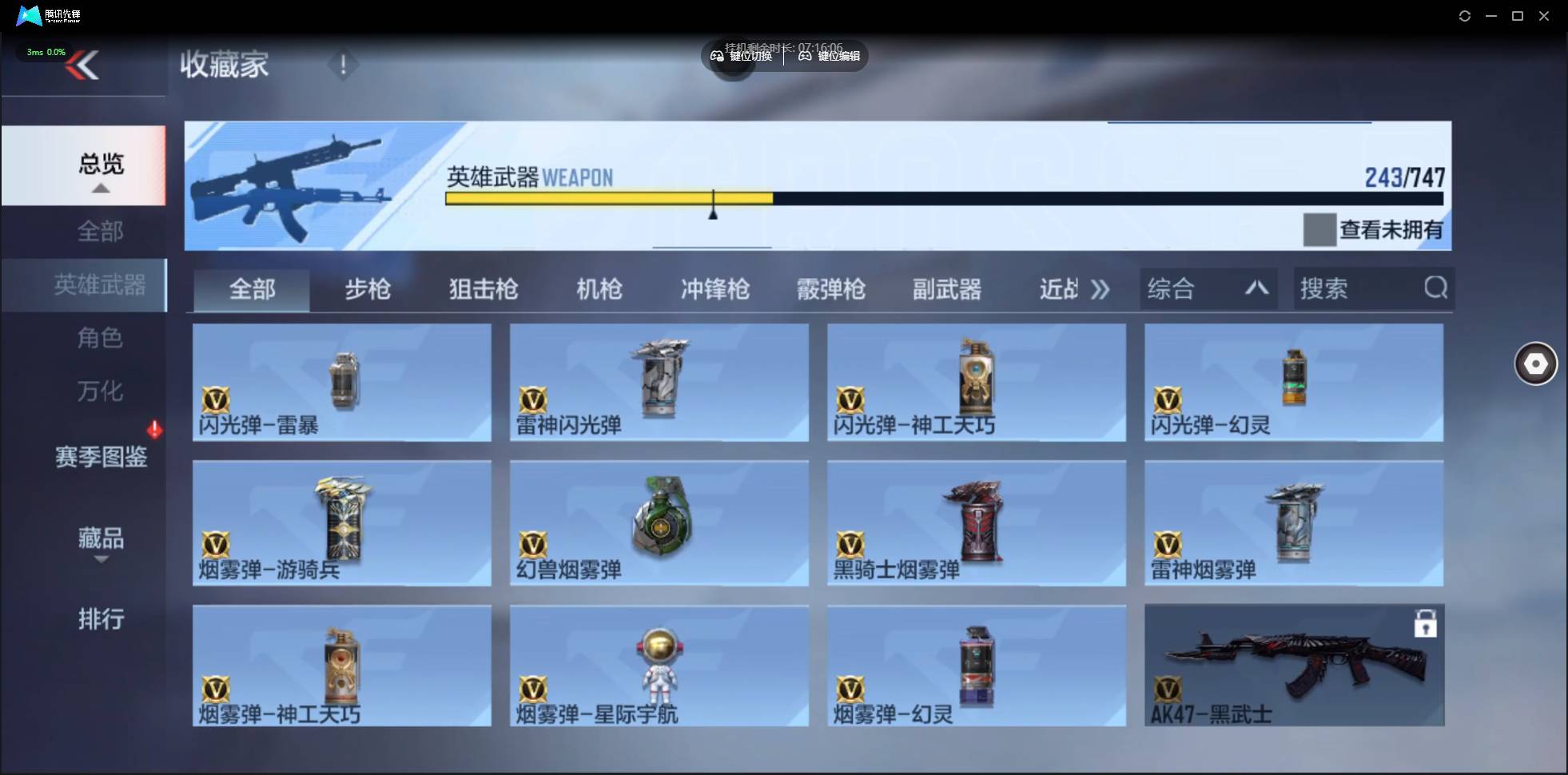Click the floating assistant ball on right edge
The height and width of the screenshot is (775, 1568).
click(x=1535, y=364)
